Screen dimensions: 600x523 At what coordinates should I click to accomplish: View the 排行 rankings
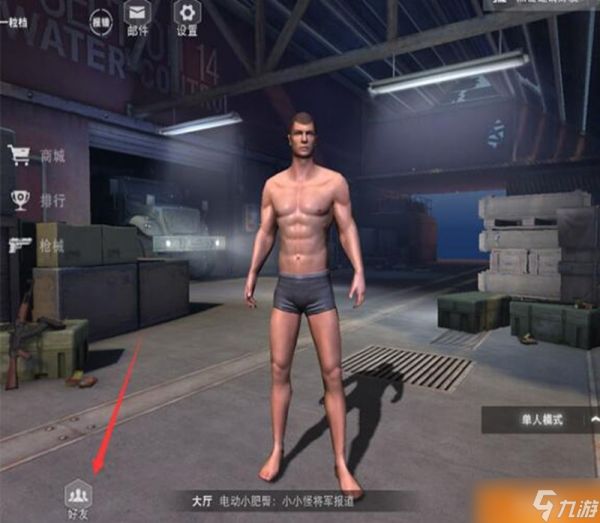tap(38, 200)
